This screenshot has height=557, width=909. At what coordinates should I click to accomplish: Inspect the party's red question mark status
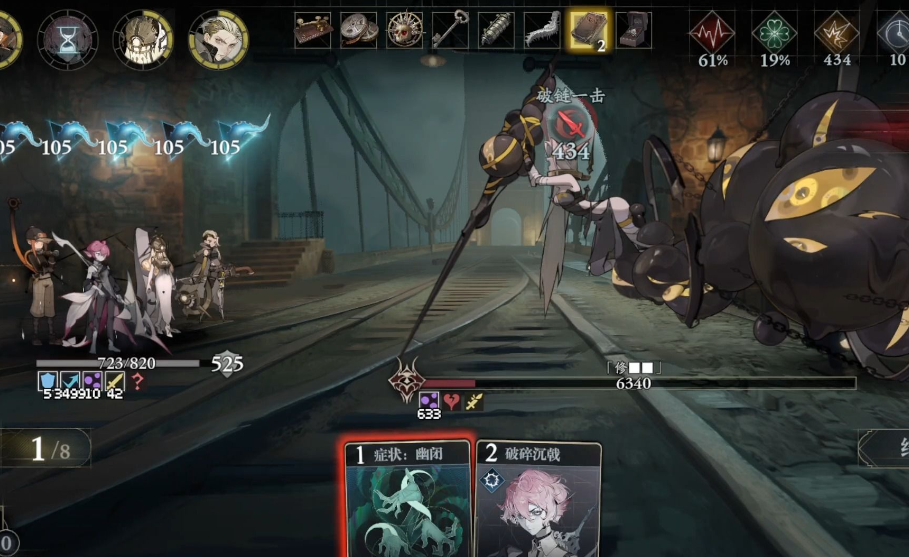(138, 380)
